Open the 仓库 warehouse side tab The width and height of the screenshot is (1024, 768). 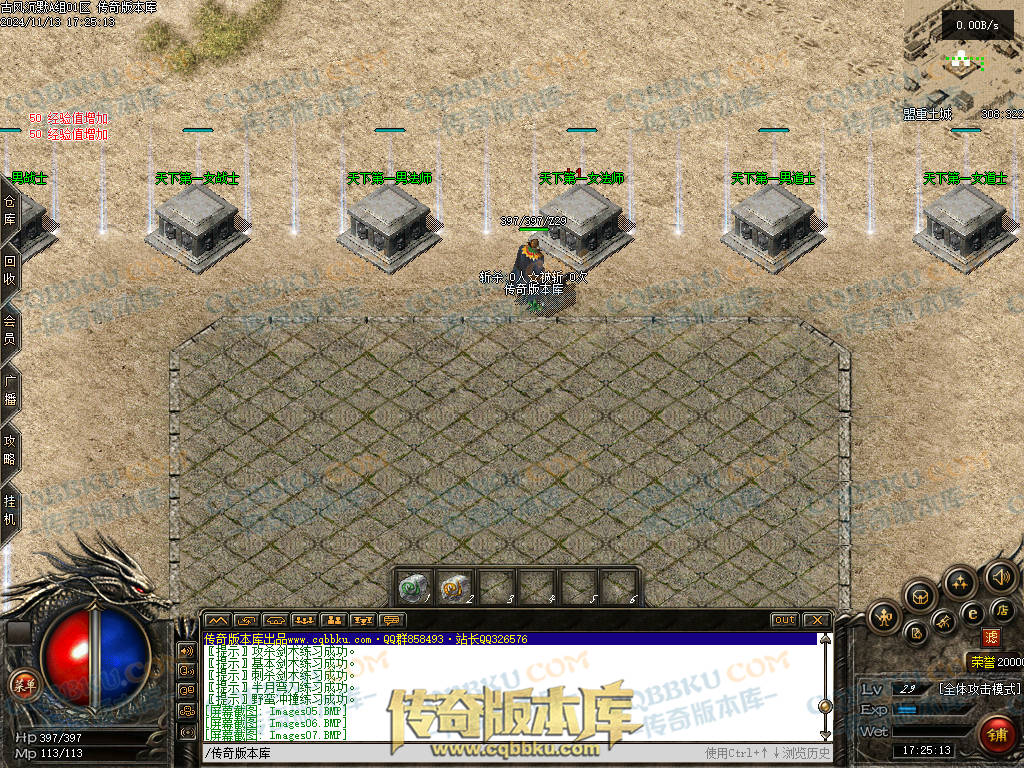[10, 209]
